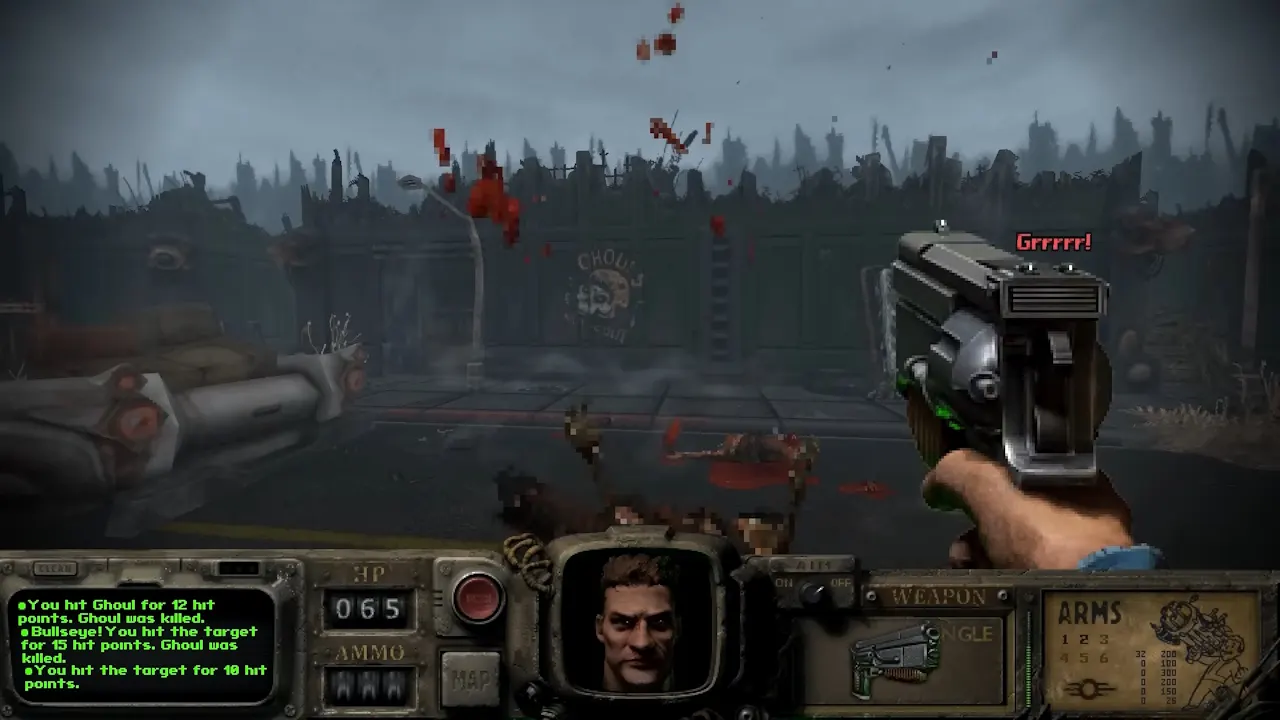Flip the AIM switch to OFF

pos(841,582)
